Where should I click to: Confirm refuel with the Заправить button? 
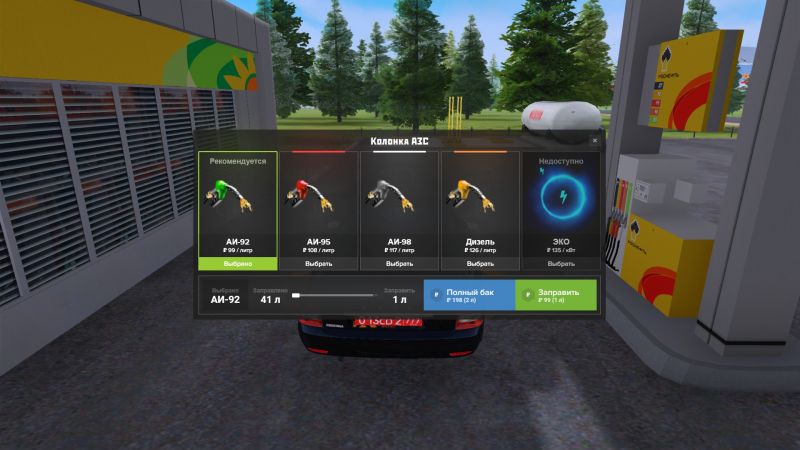coord(556,295)
